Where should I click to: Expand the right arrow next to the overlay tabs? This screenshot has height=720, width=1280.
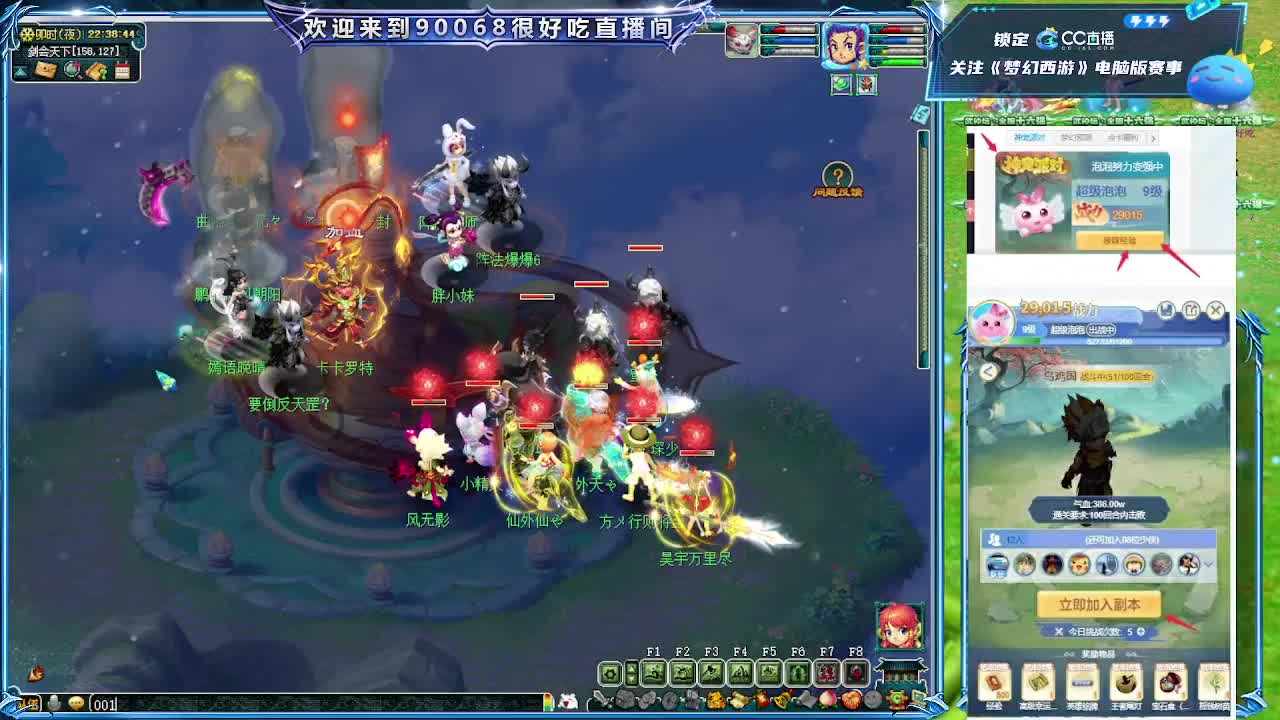[x=1154, y=140]
